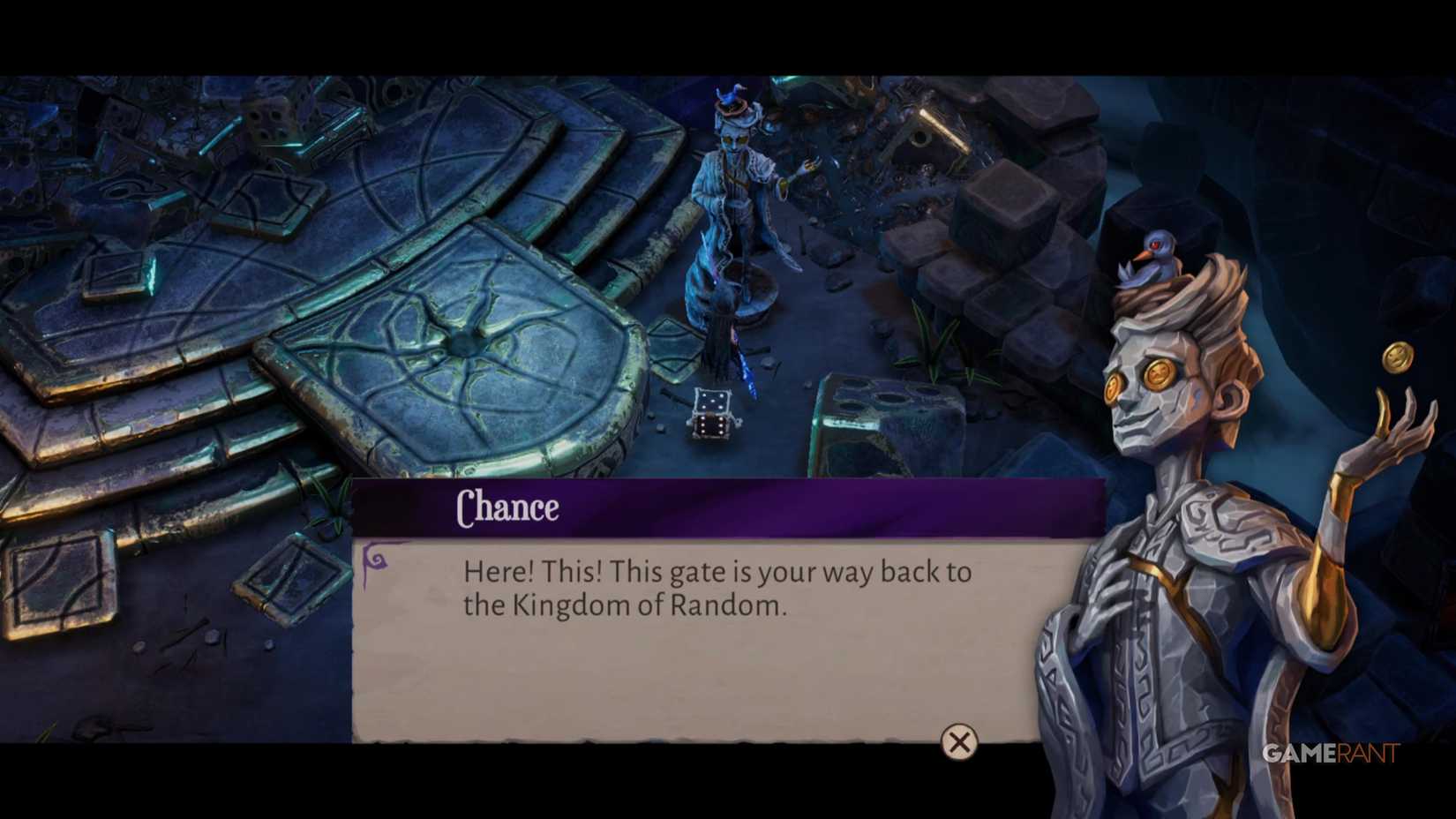1456x819 pixels.
Task: Select the small die beside the character
Action: (x=711, y=415)
